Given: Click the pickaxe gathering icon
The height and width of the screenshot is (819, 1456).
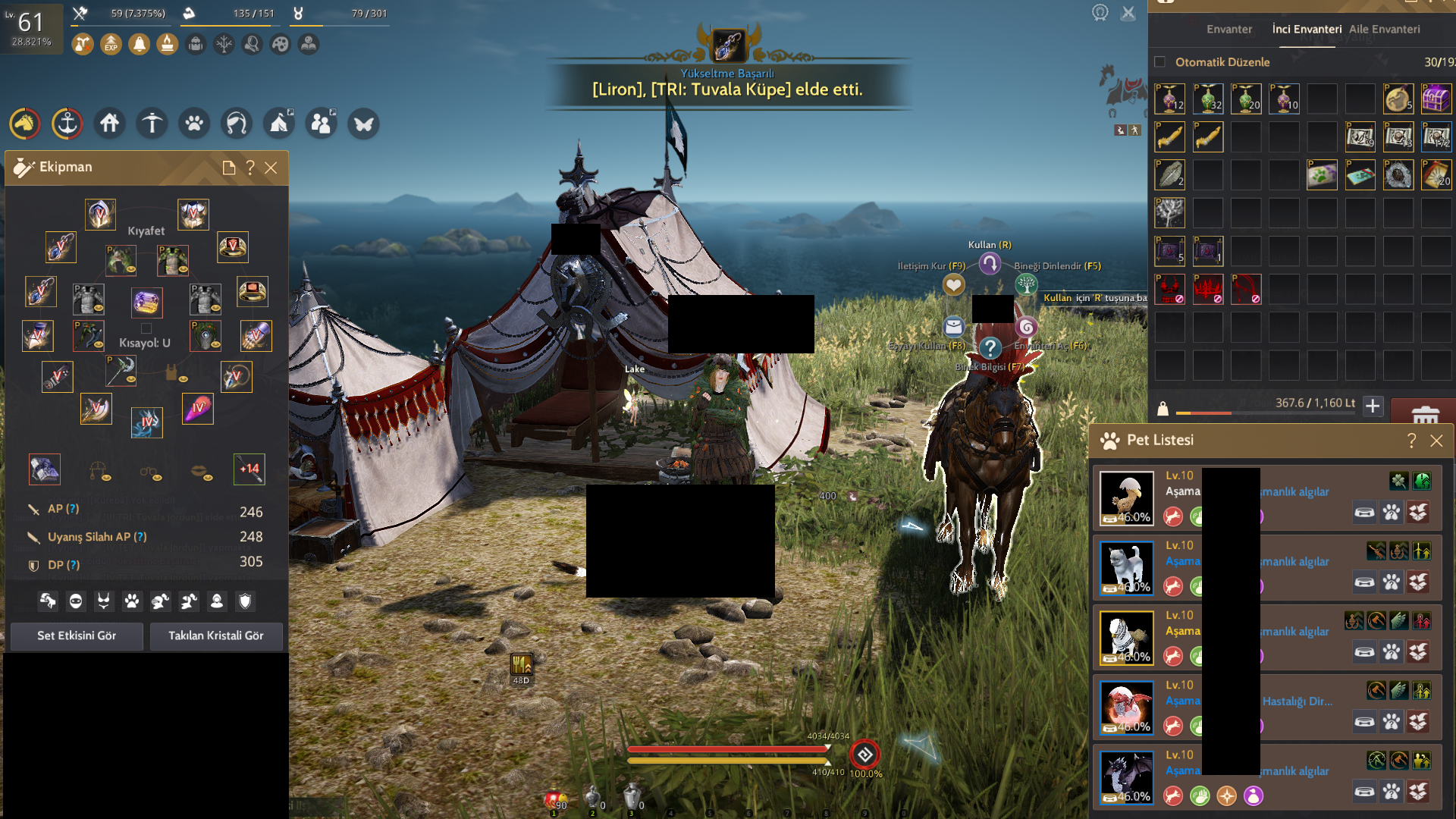Looking at the screenshot, I should [x=152, y=124].
